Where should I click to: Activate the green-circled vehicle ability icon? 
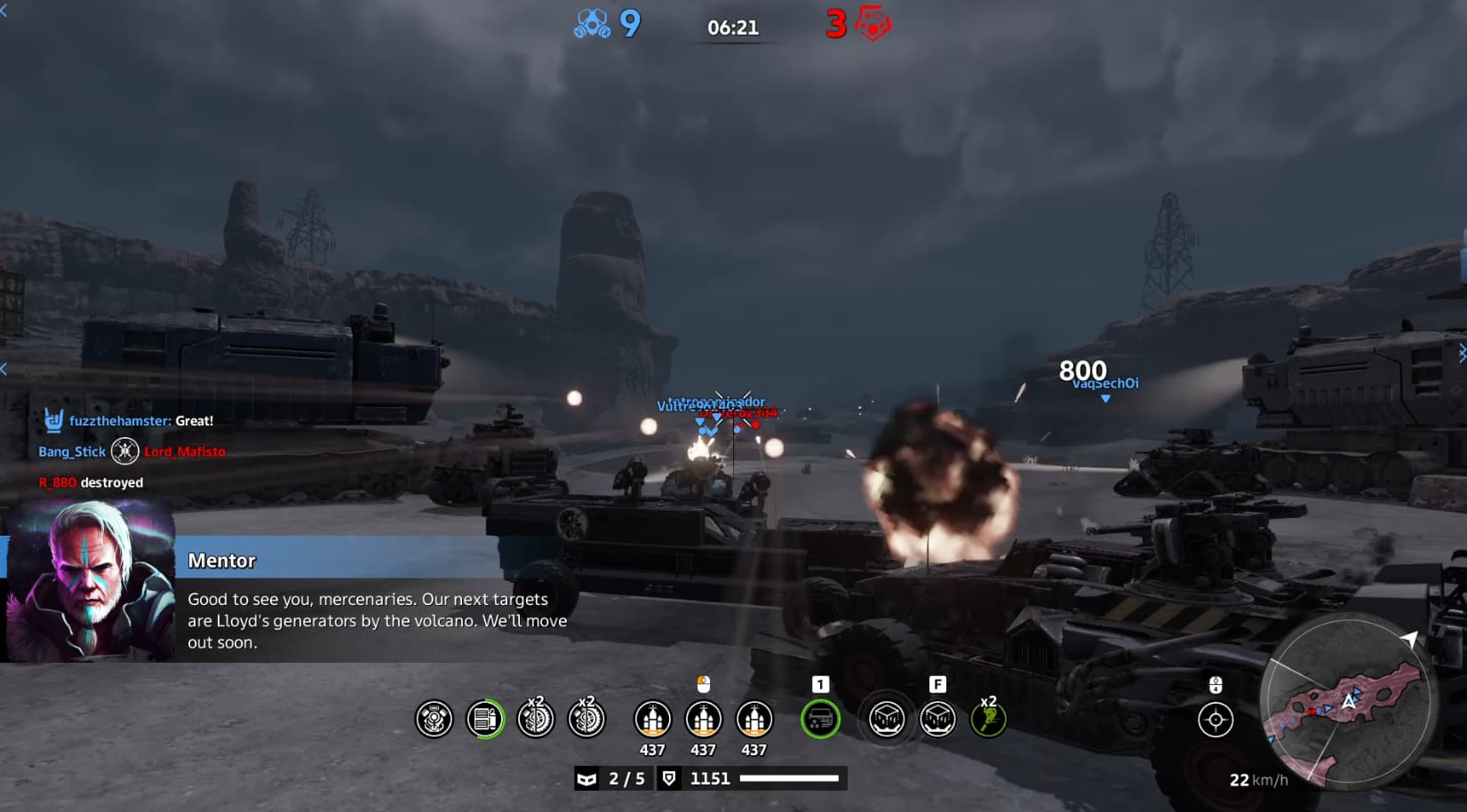[x=820, y=719]
